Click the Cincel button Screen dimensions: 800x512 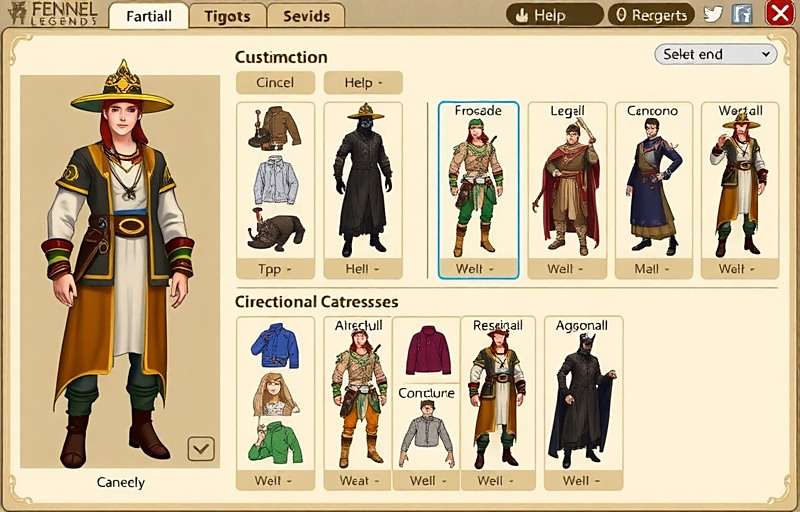pos(275,83)
